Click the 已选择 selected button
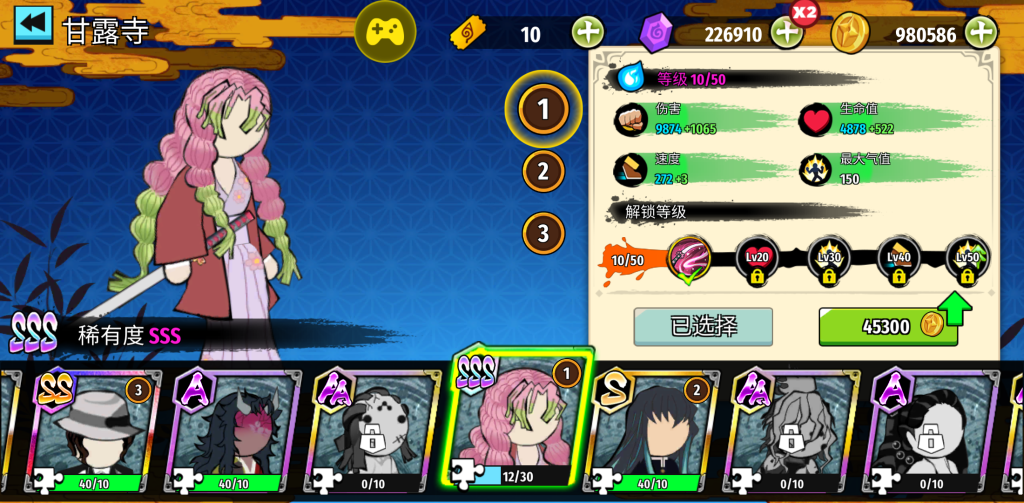 click(703, 326)
